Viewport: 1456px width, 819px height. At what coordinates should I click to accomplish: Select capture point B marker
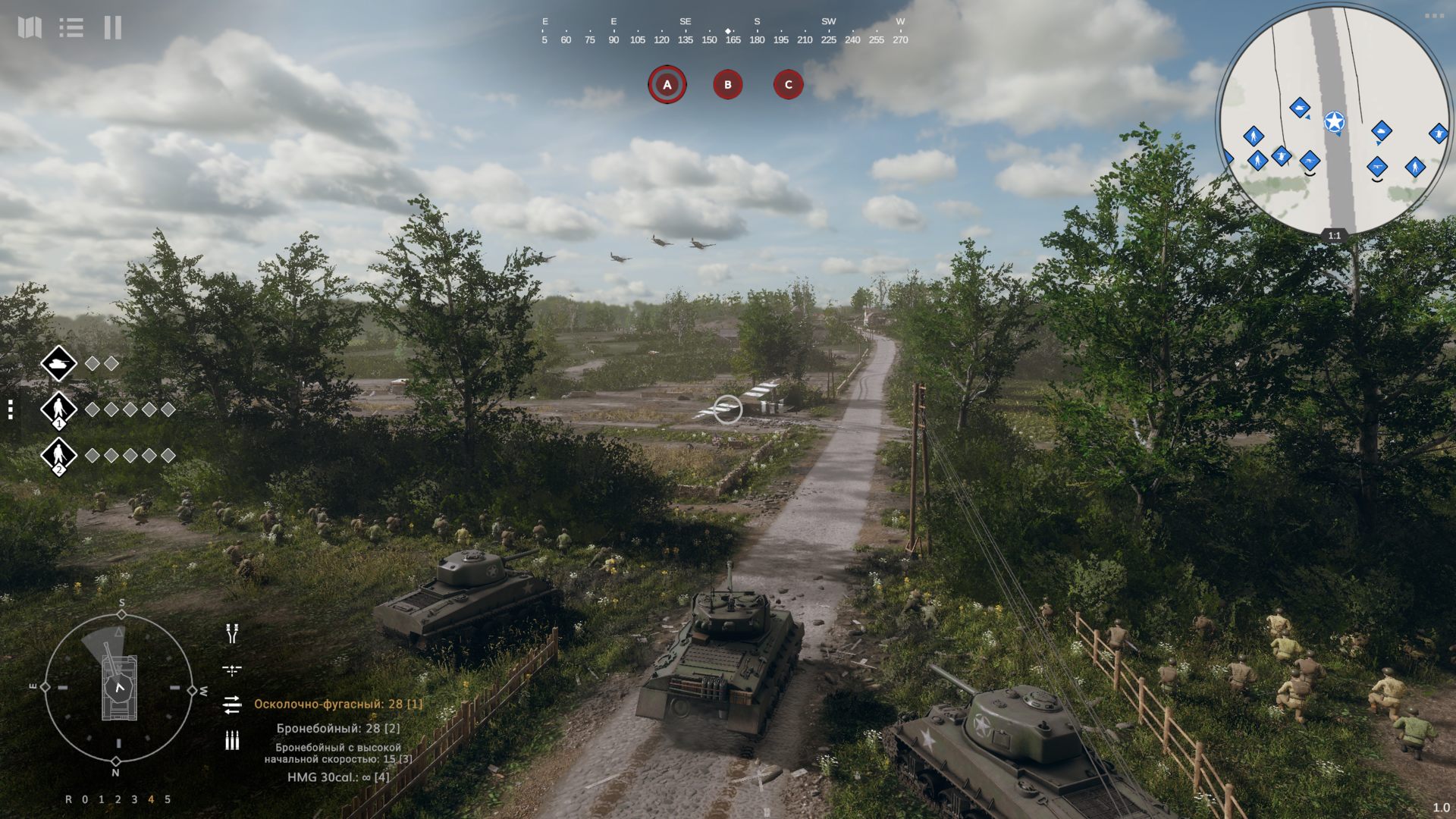point(728,85)
